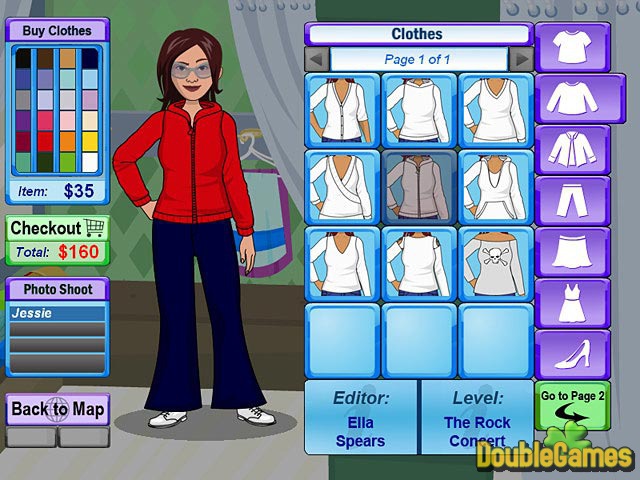Image resolution: width=640 pixels, height=480 pixels.
Task: Switch to the t-shirt category
Action: pyautogui.click(x=573, y=47)
